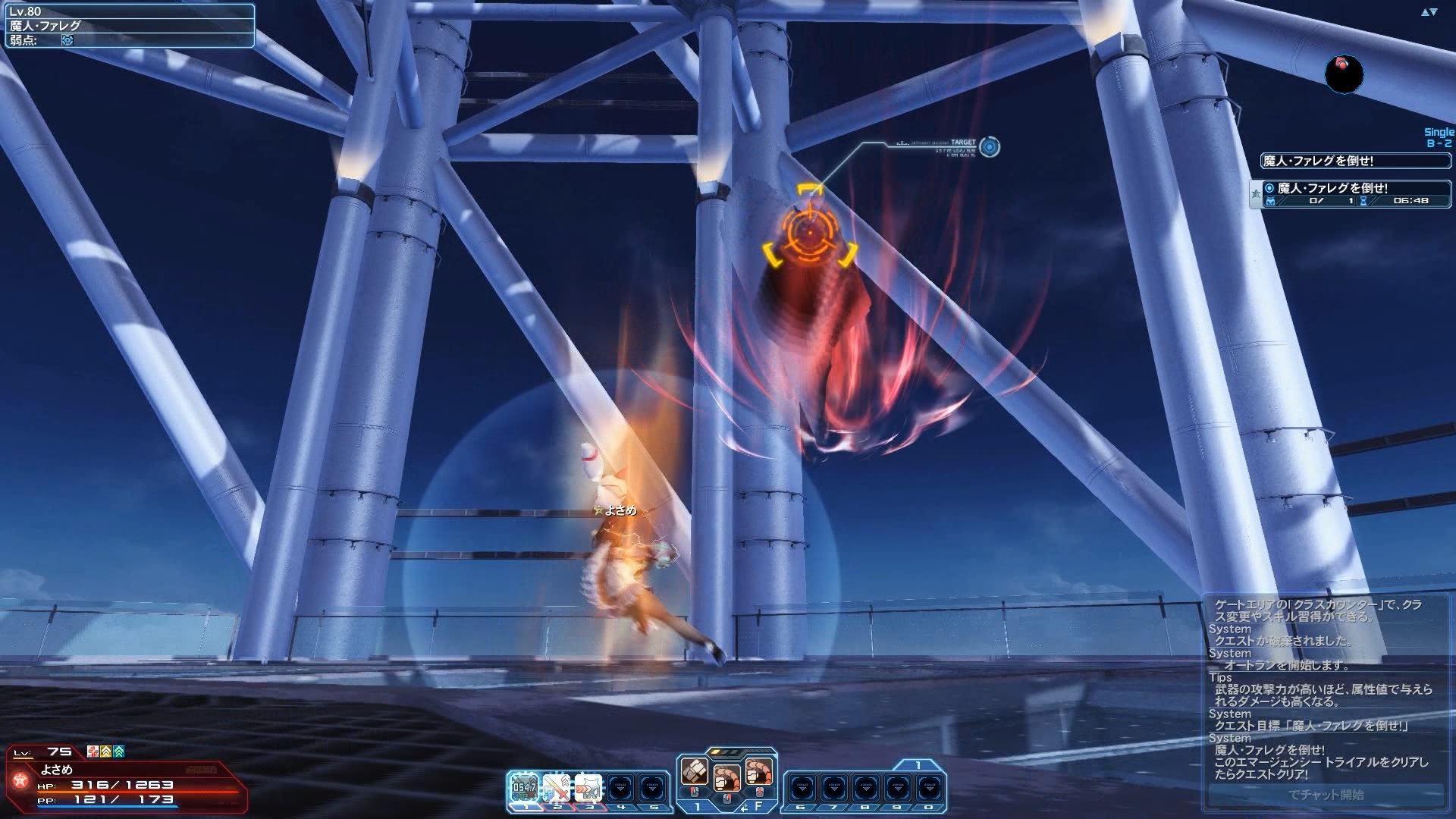Trigger the beast-and-arrows skill in subpalette slot 3

click(x=588, y=789)
